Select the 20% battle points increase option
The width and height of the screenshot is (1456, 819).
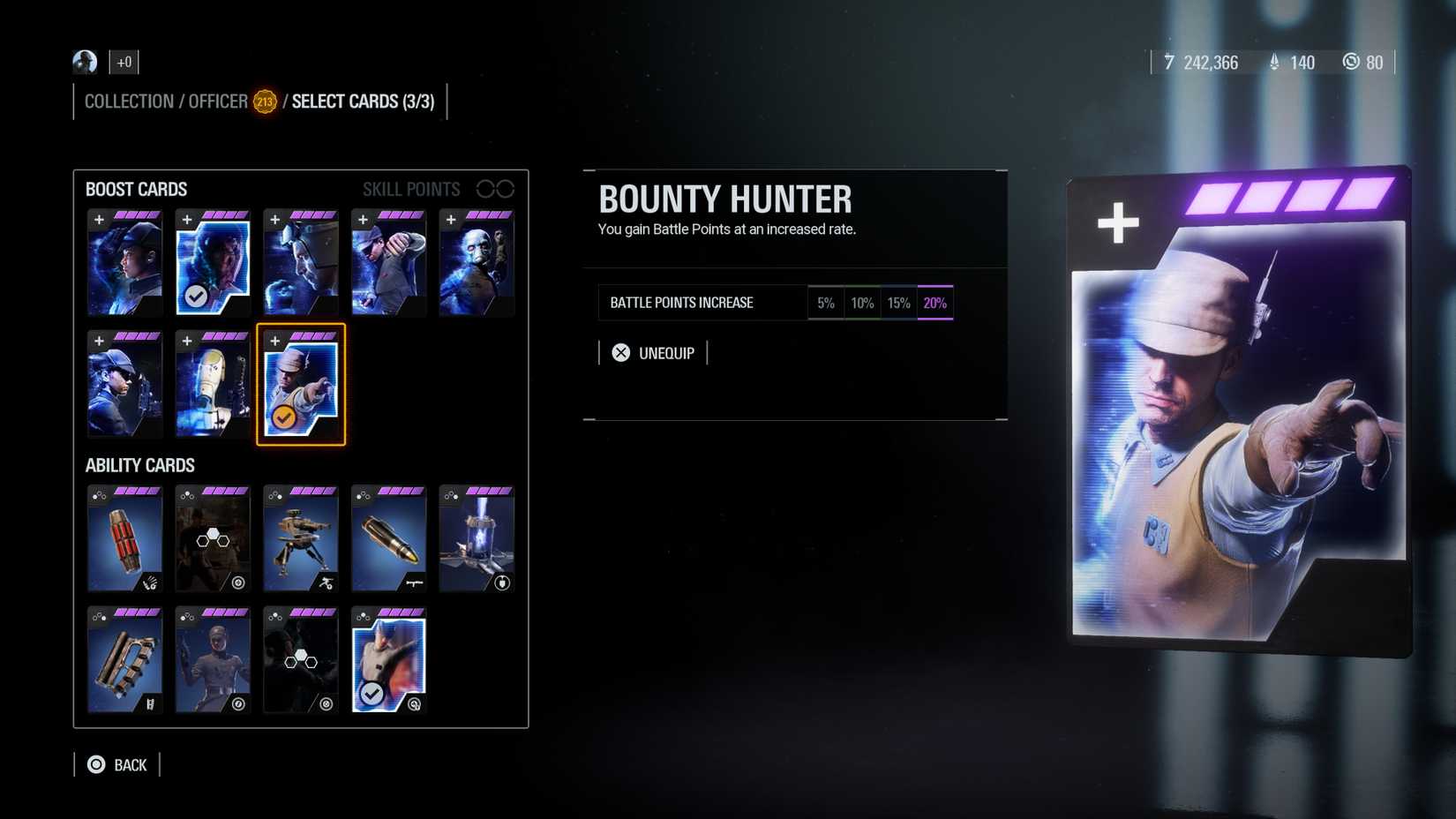934,303
